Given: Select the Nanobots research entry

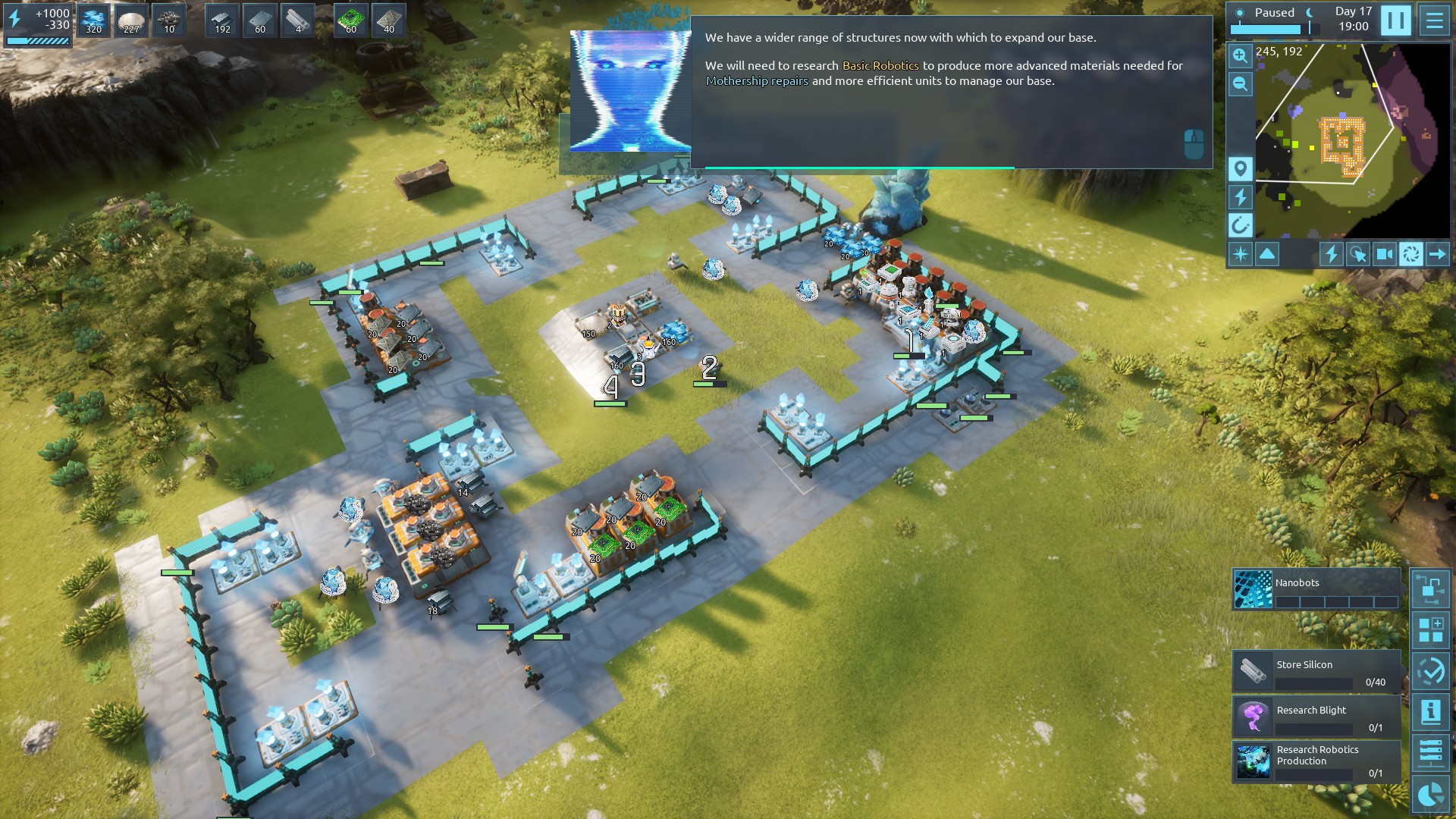Looking at the screenshot, I should tap(1316, 590).
